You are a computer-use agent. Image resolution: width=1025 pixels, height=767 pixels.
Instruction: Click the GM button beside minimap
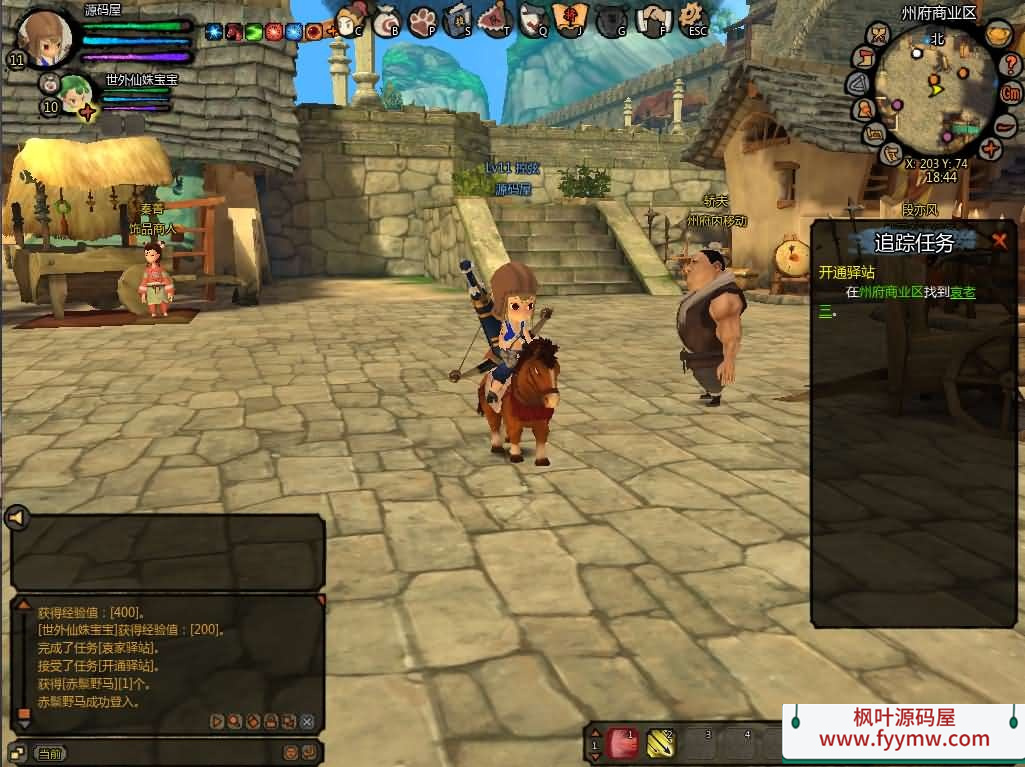click(x=1011, y=93)
